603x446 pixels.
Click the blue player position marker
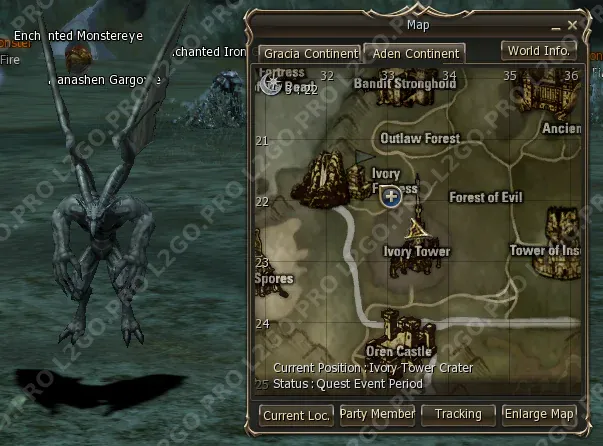click(392, 197)
